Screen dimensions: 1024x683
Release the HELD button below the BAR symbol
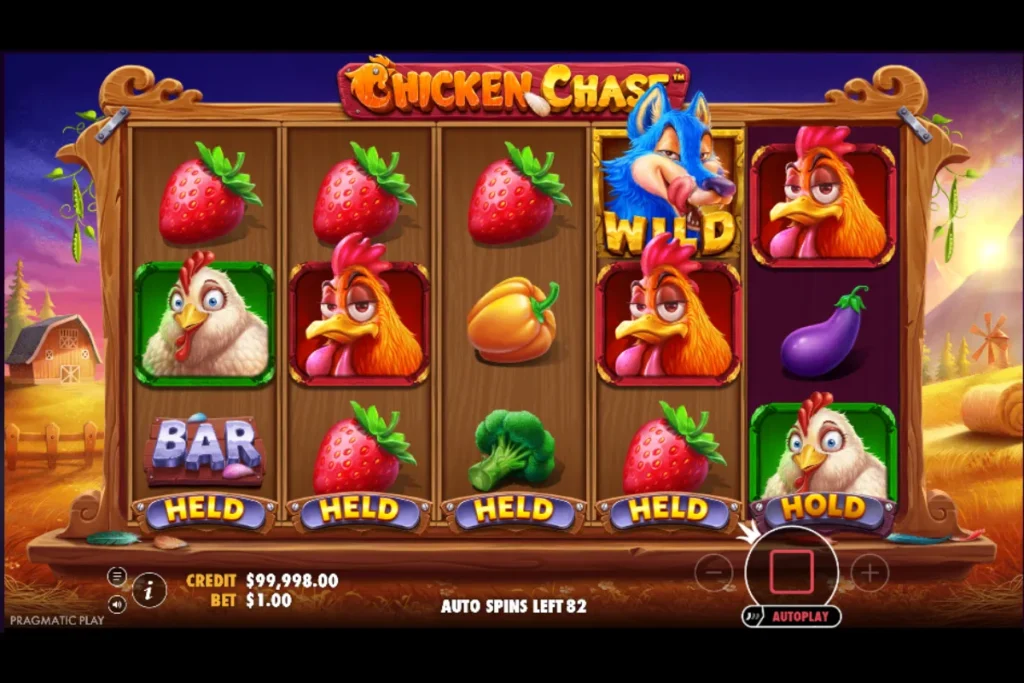[x=204, y=511]
